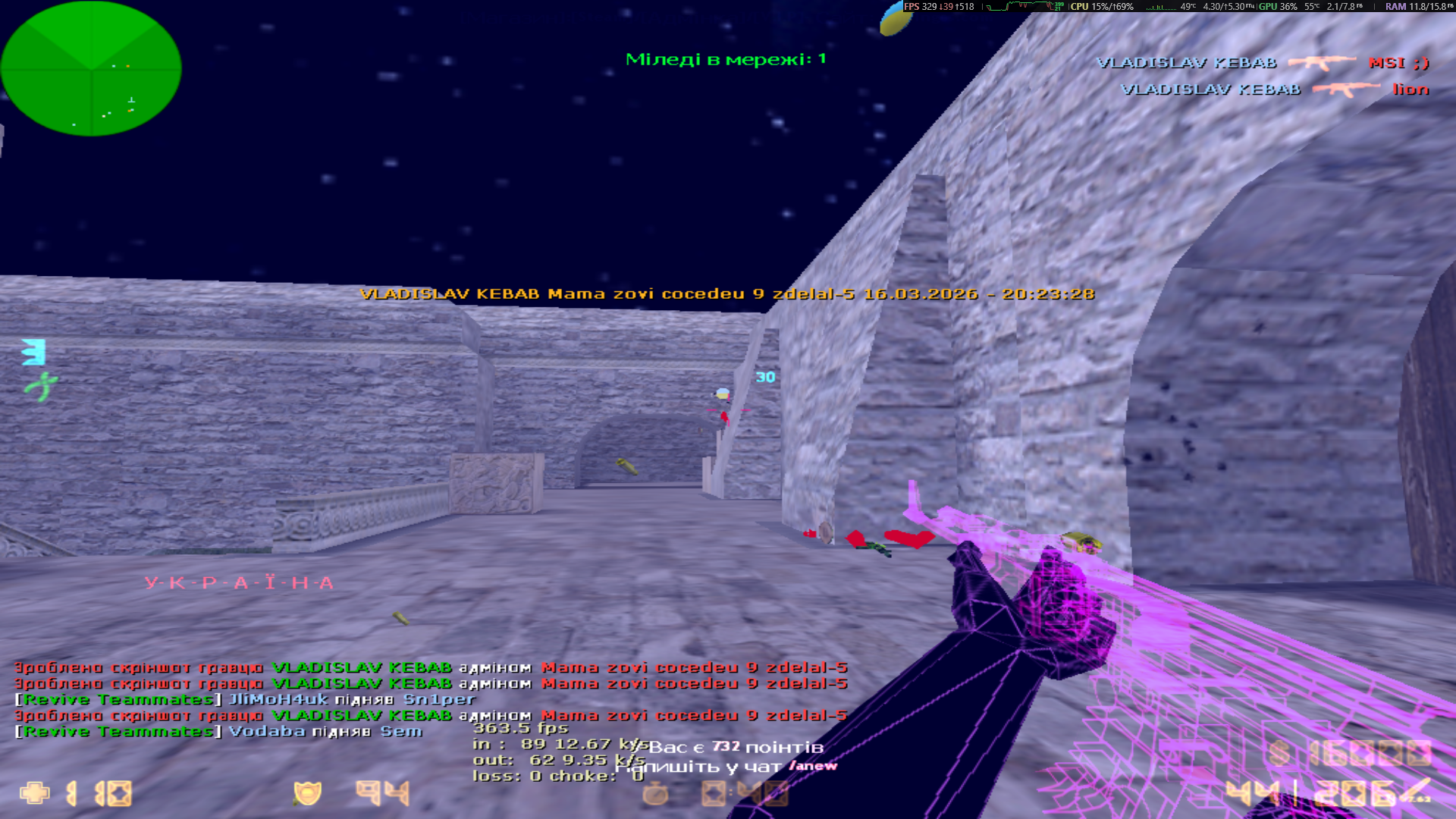
Task: Click the 363.5 fps counter text
Action: tap(520, 726)
